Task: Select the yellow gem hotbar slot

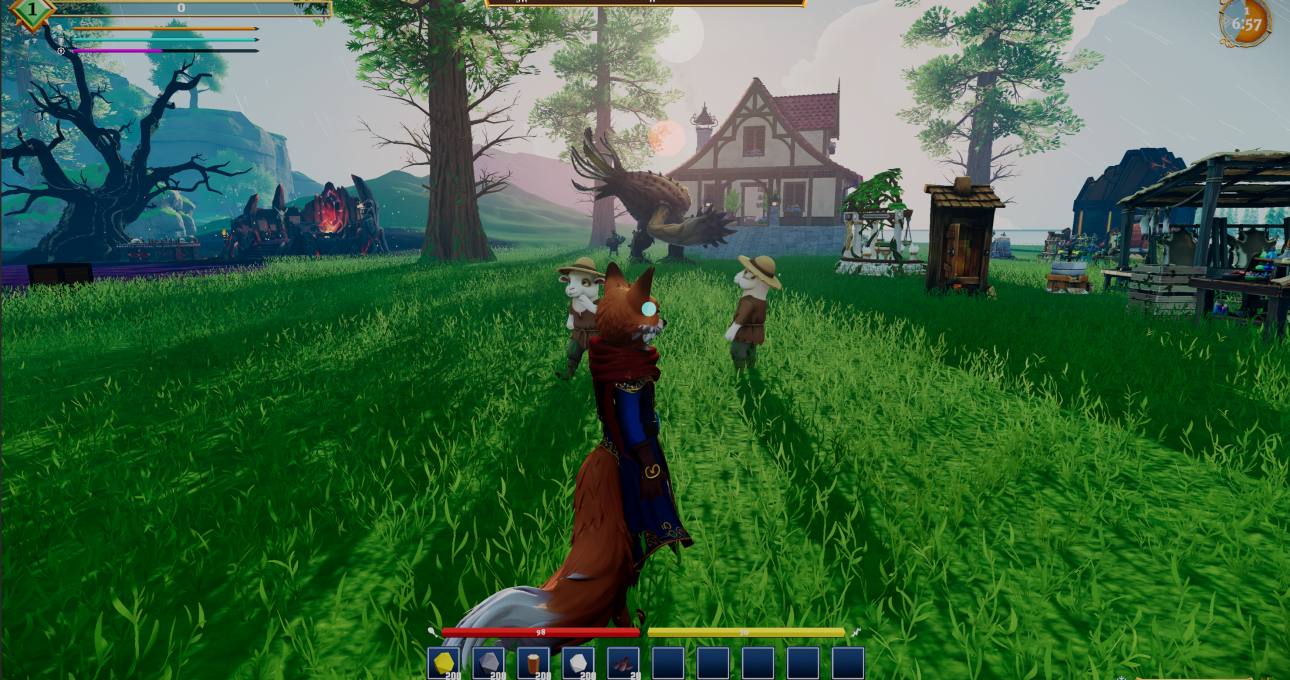Action: [x=443, y=662]
